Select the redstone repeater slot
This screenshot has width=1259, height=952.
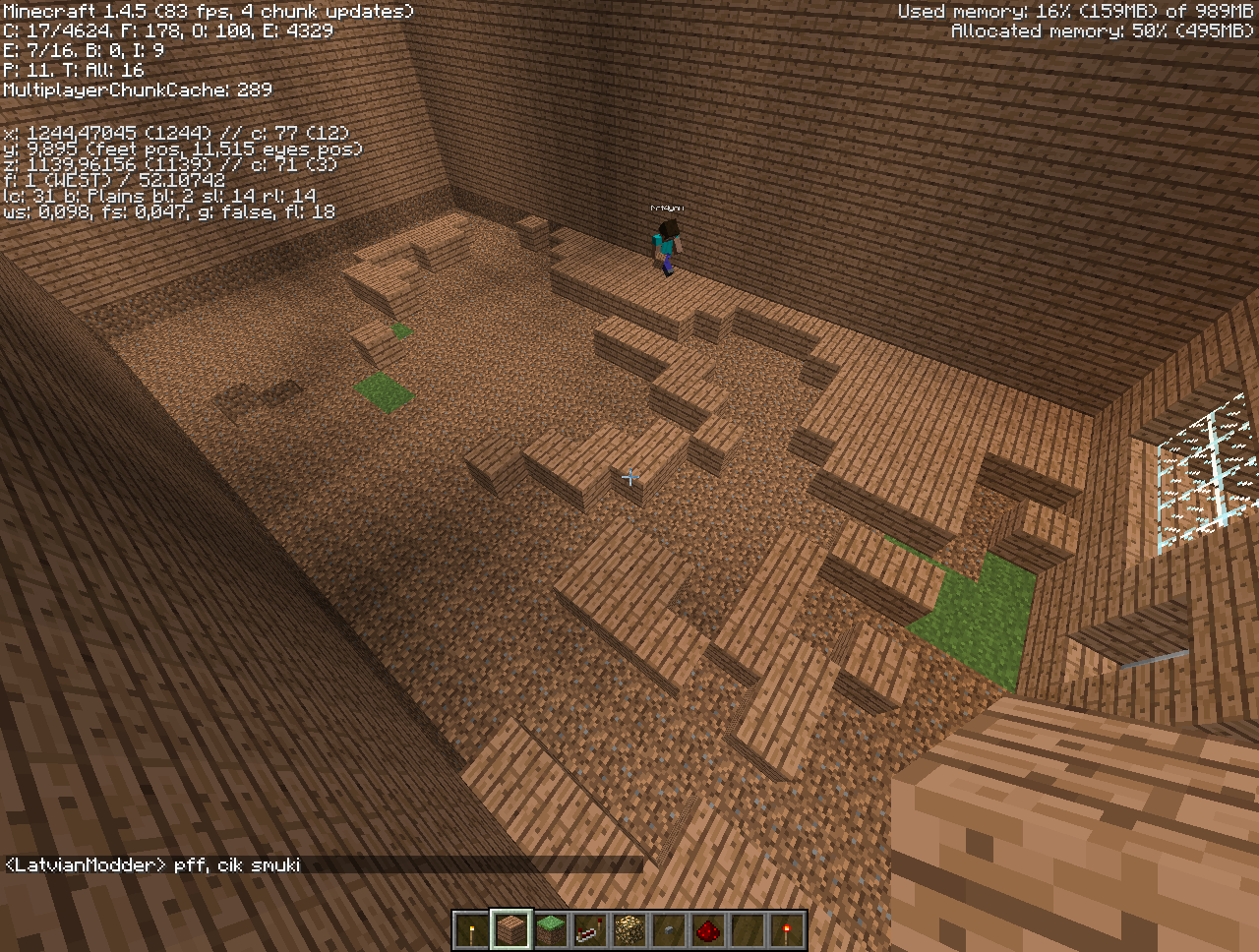tap(590, 930)
